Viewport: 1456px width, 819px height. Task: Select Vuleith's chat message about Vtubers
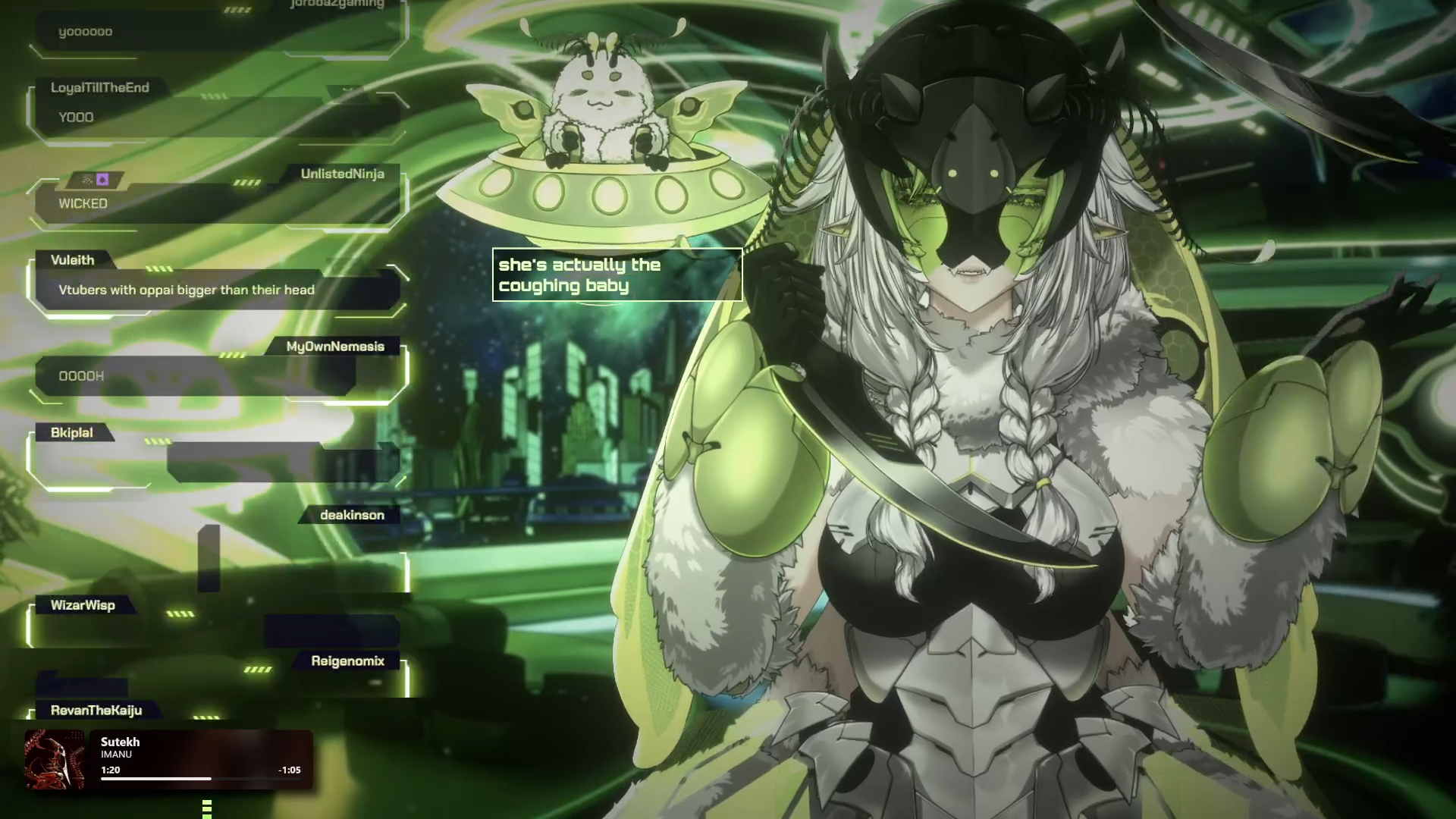(x=187, y=290)
